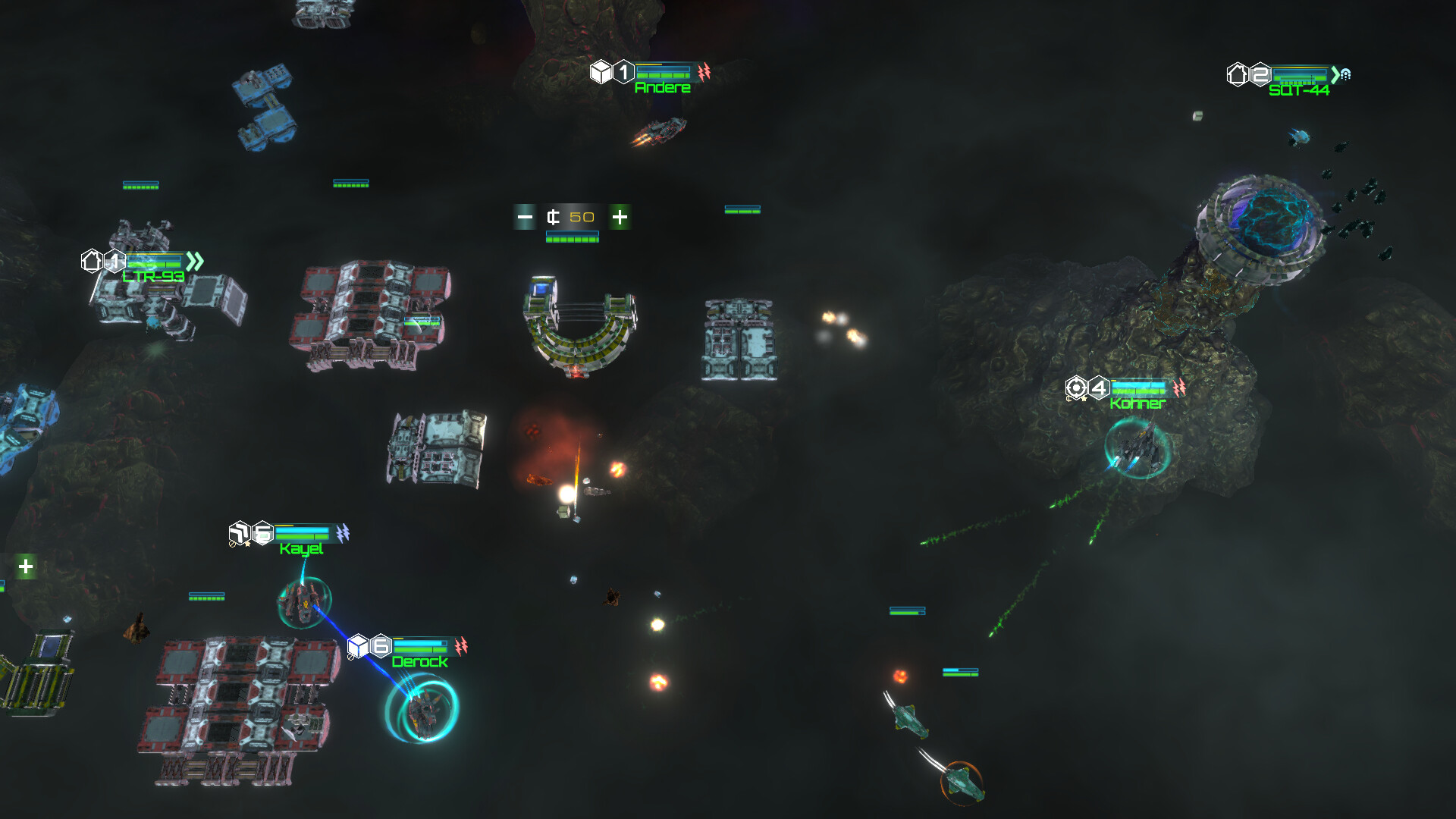The height and width of the screenshot is (819, 1456).
Task: Select the cube icon next to Derock
Action: (358, 645)
